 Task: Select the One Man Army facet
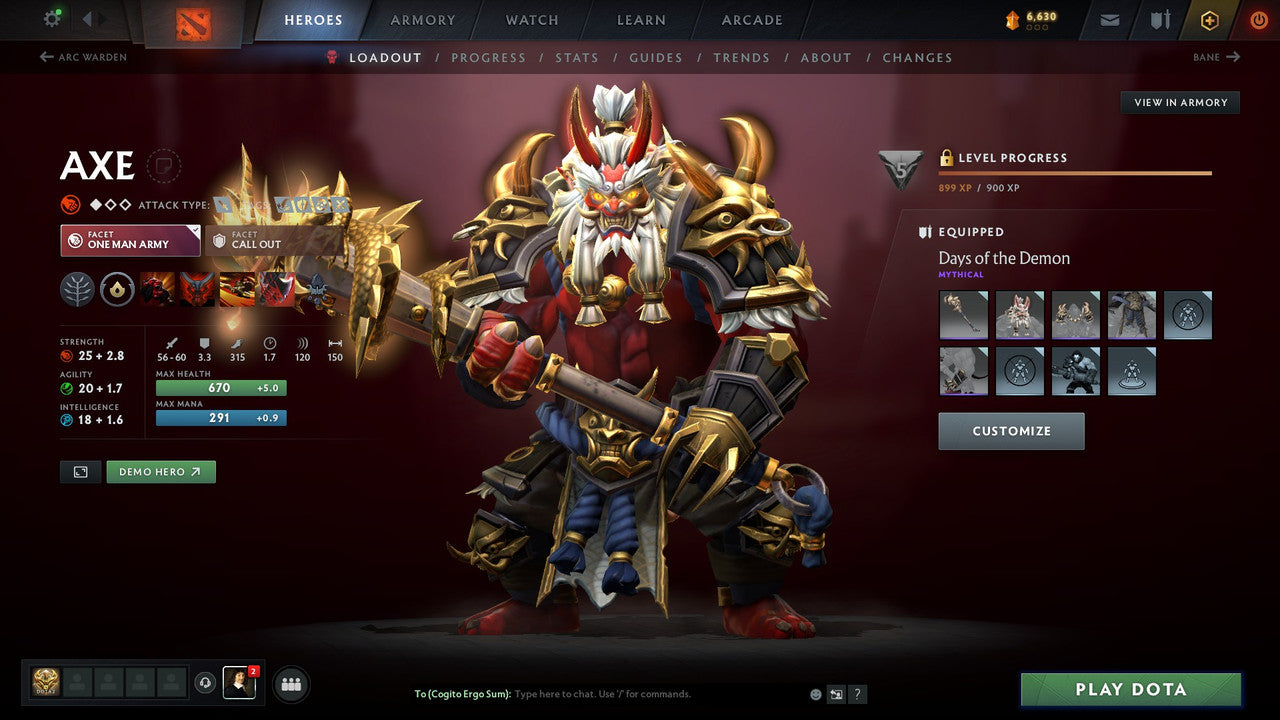(130, 239)
